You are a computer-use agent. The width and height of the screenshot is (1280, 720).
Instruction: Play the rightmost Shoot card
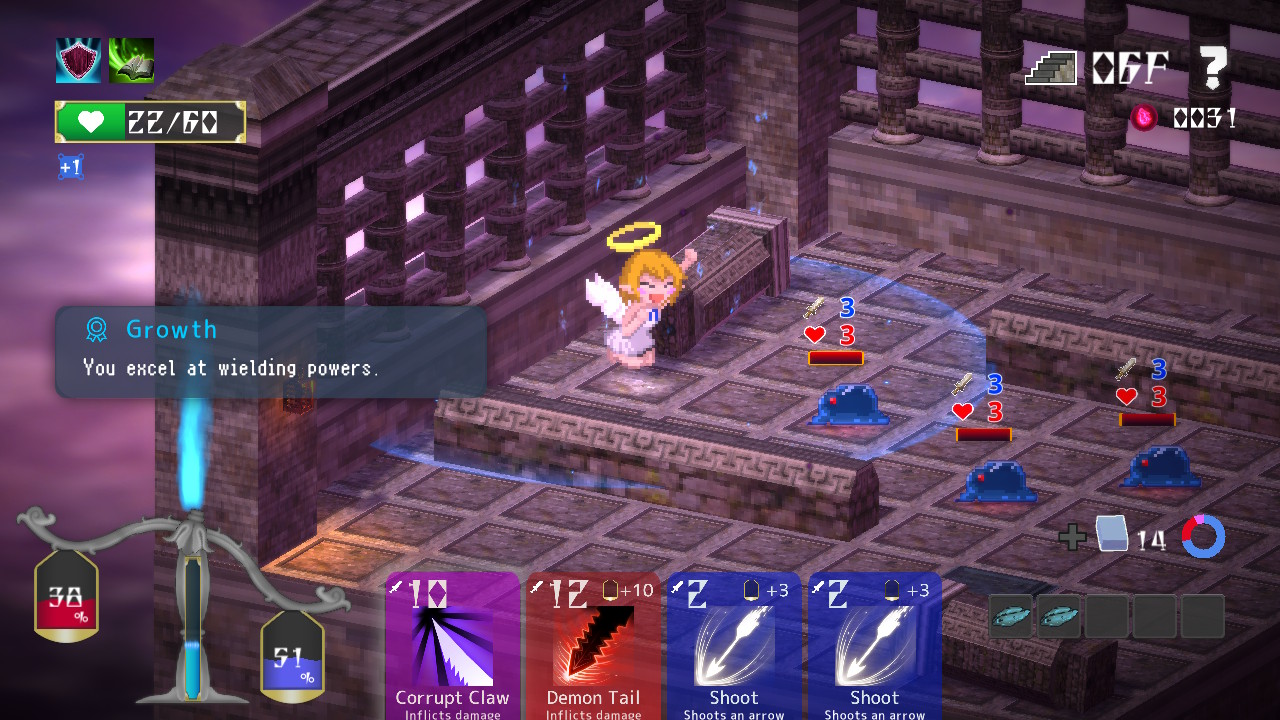pyautogui.click(x=873, y=645)
